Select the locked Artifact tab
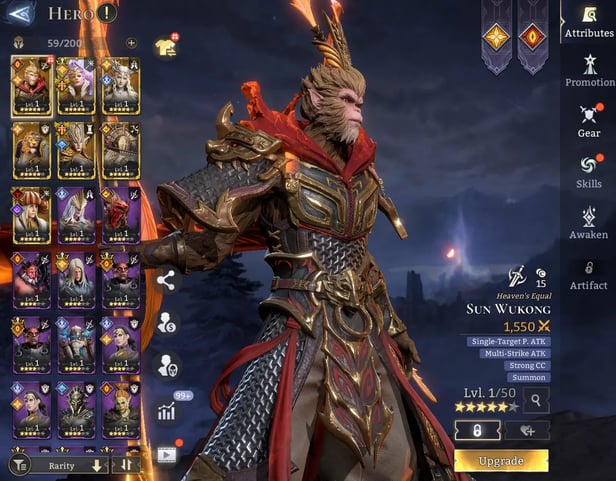Screen dimensions: 616x481 click(589, 273)
